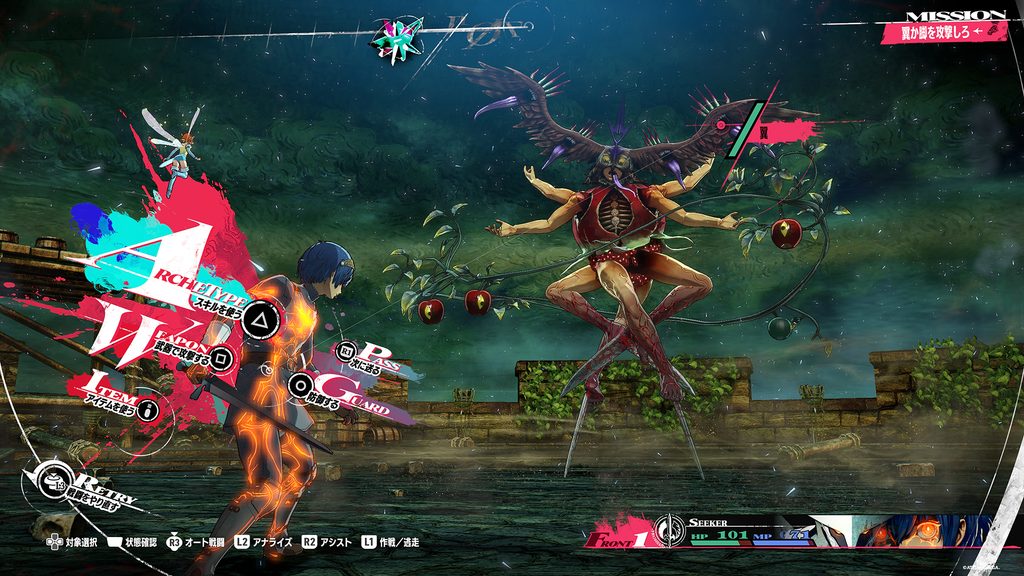Open the Item command
Viewport: 1024px width, 576px height.
pyautogui.click(x=150, y=409)
